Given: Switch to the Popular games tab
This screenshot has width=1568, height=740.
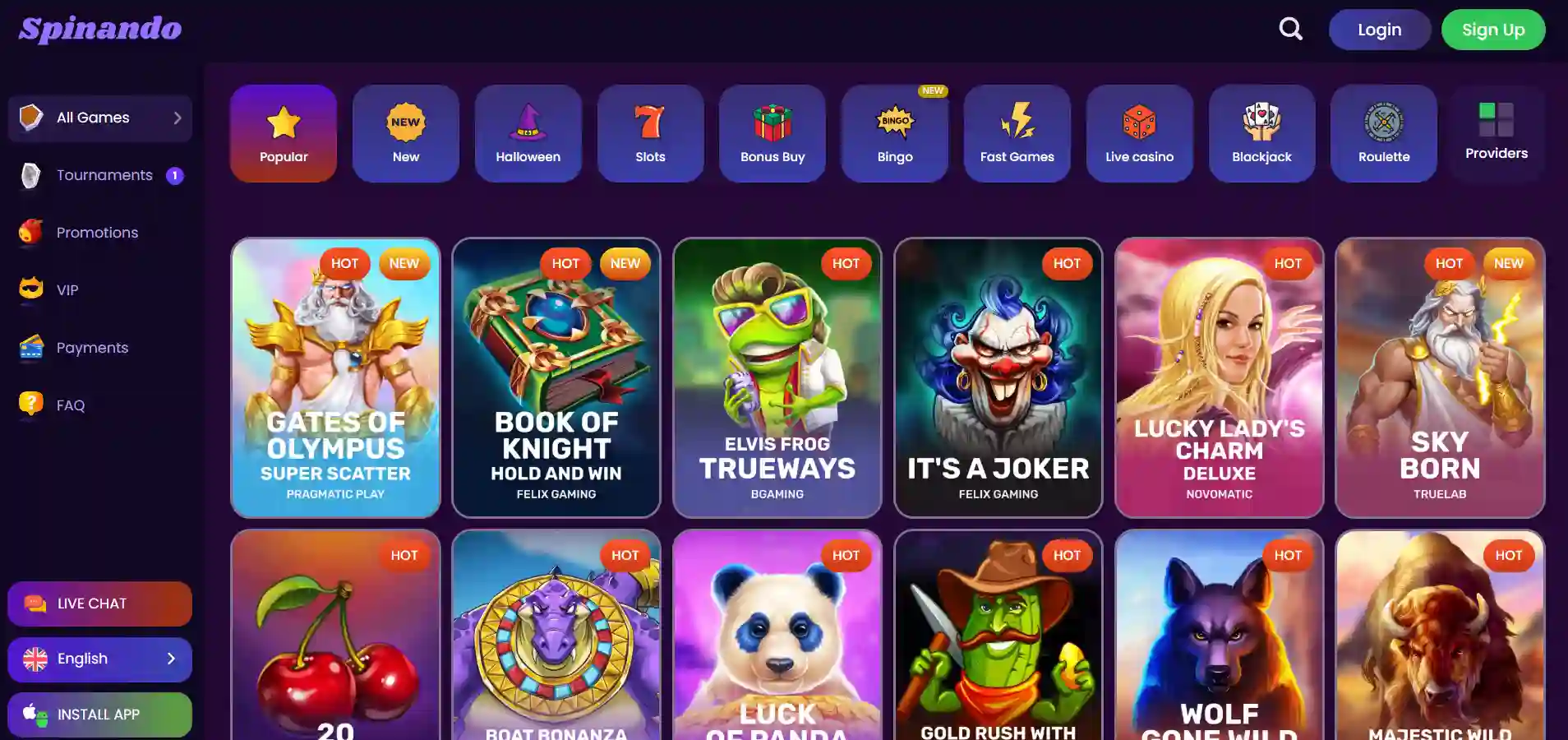Looking at the screenshot, I should [x=283, y=133].
